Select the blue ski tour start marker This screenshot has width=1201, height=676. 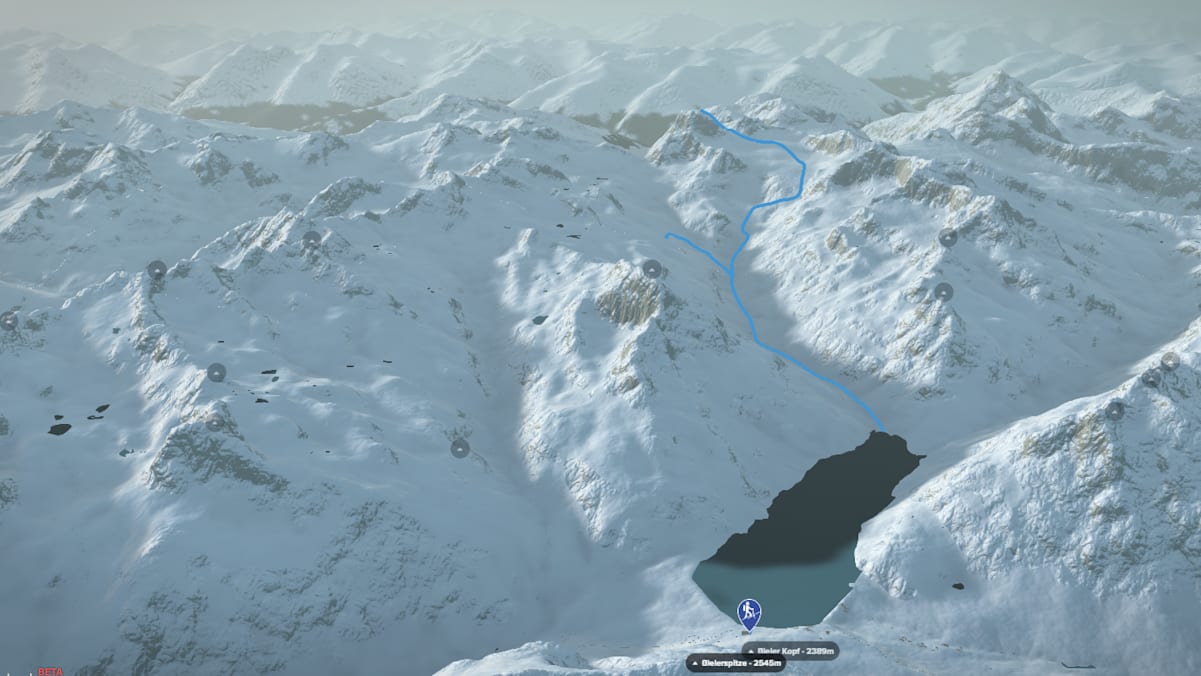pos(748,612)
